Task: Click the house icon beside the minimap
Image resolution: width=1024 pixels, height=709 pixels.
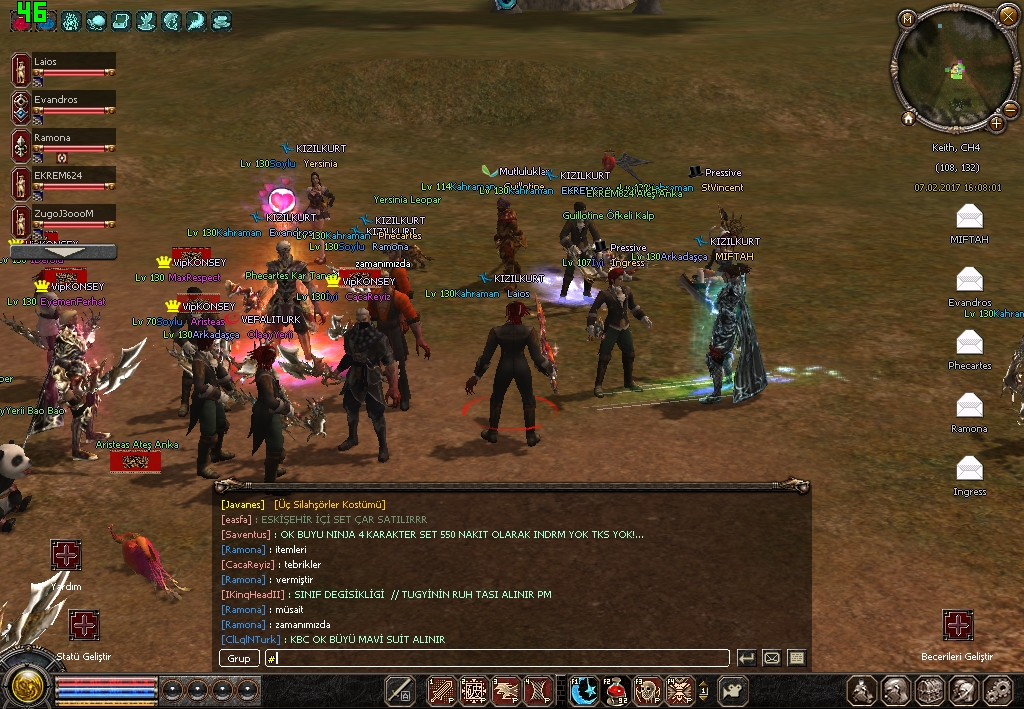Action: [x=908, y=118]
